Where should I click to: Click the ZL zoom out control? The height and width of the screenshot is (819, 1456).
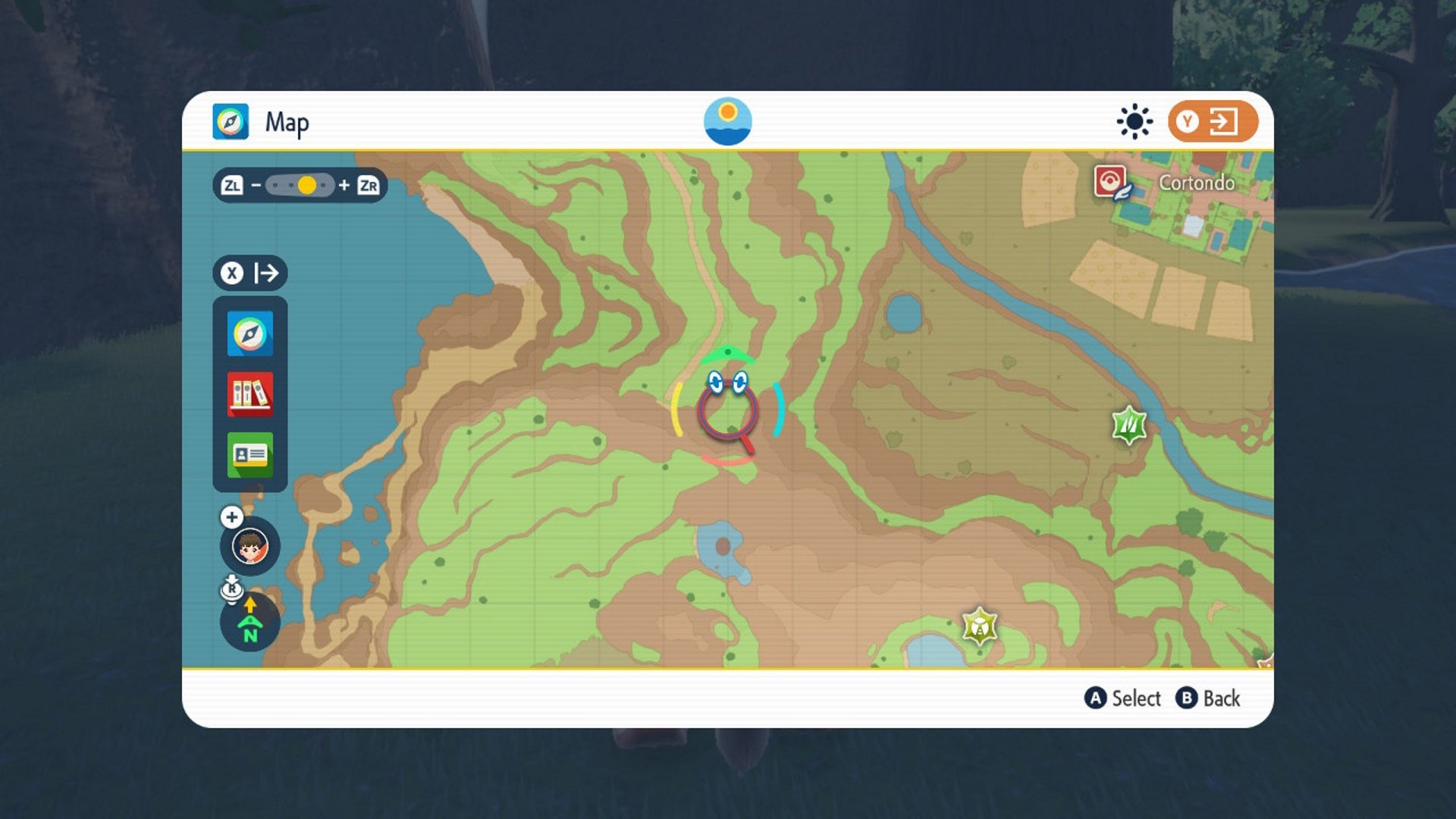click(x=231, y=184)
